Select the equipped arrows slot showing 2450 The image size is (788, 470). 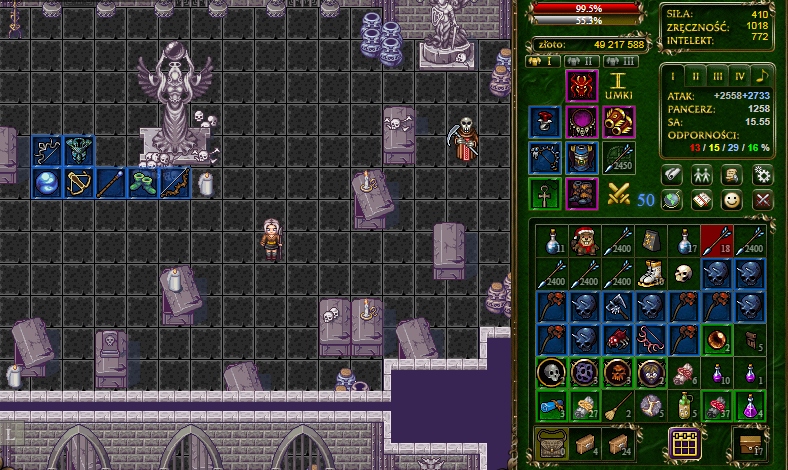pos(618,157)
